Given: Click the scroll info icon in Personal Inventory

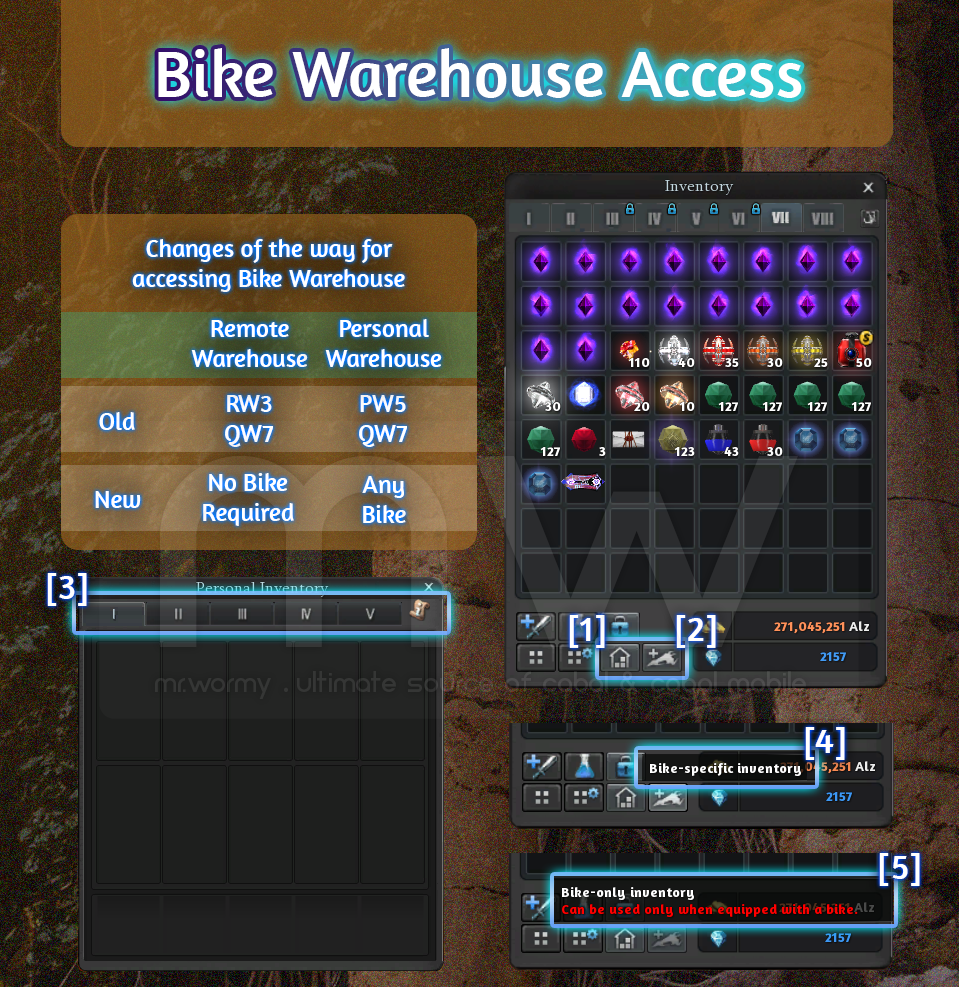Looking at the screenshot, I should coord(420,611).
